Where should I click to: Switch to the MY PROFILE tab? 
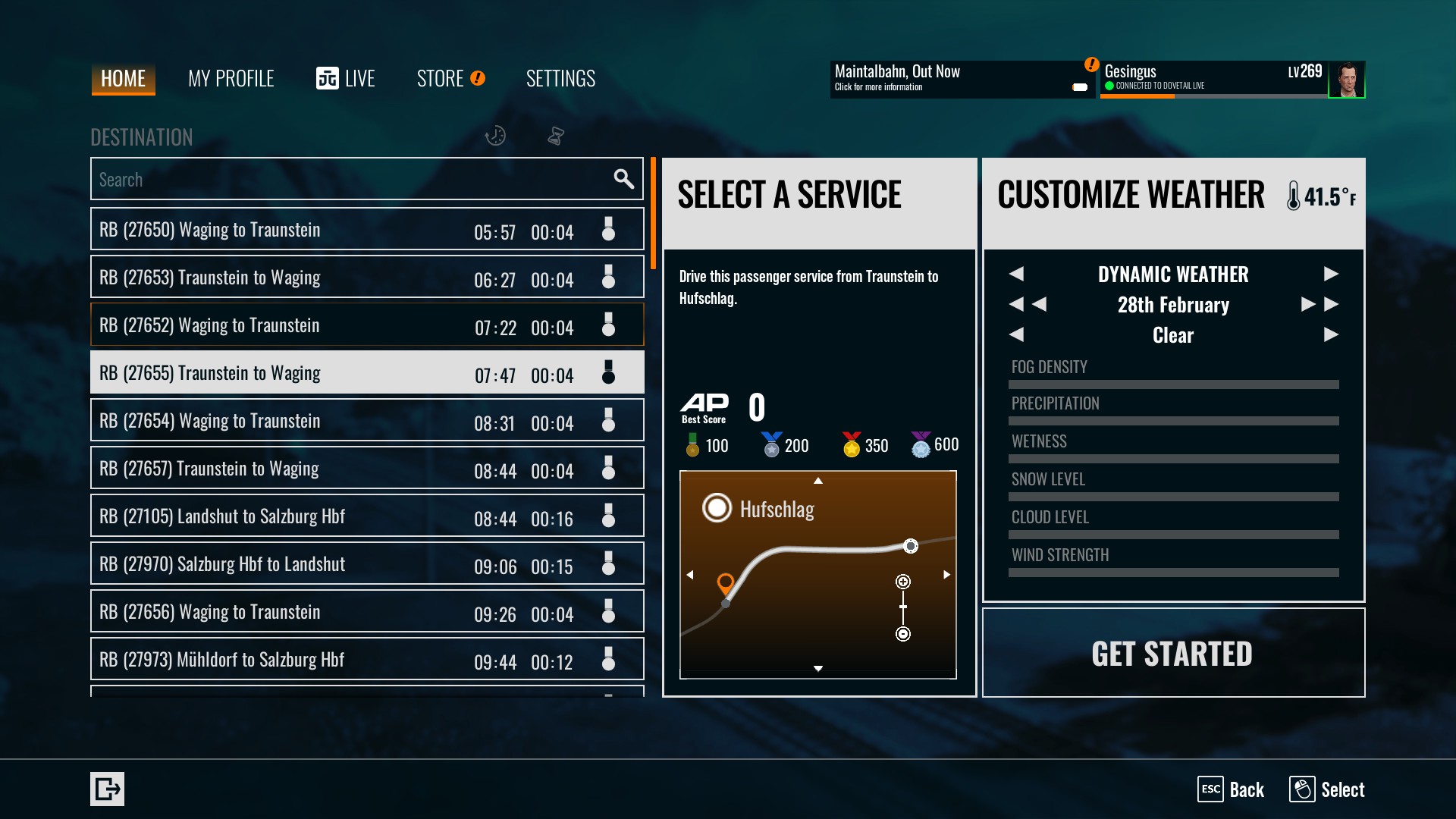coord(231,79)
